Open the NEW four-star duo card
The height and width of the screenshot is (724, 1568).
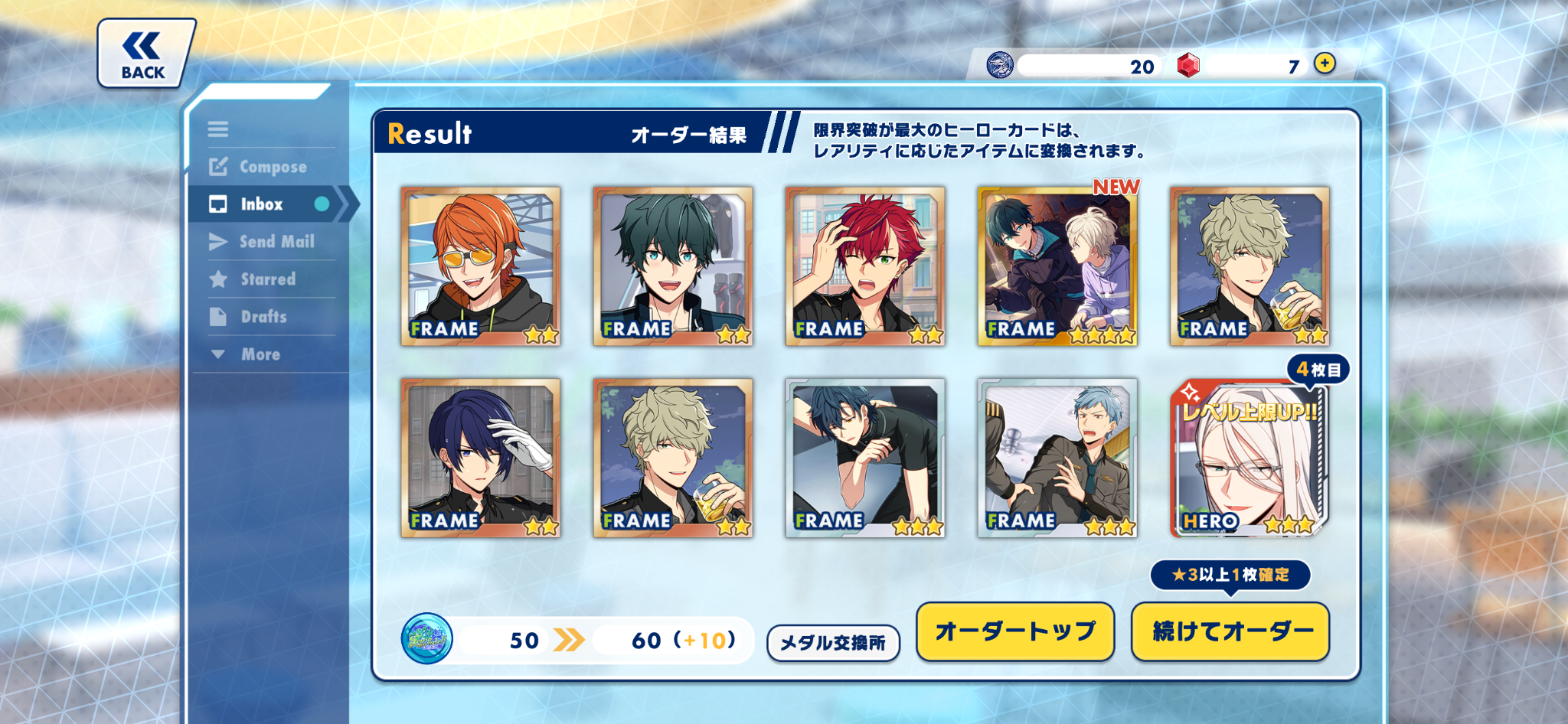(1057, 266)
